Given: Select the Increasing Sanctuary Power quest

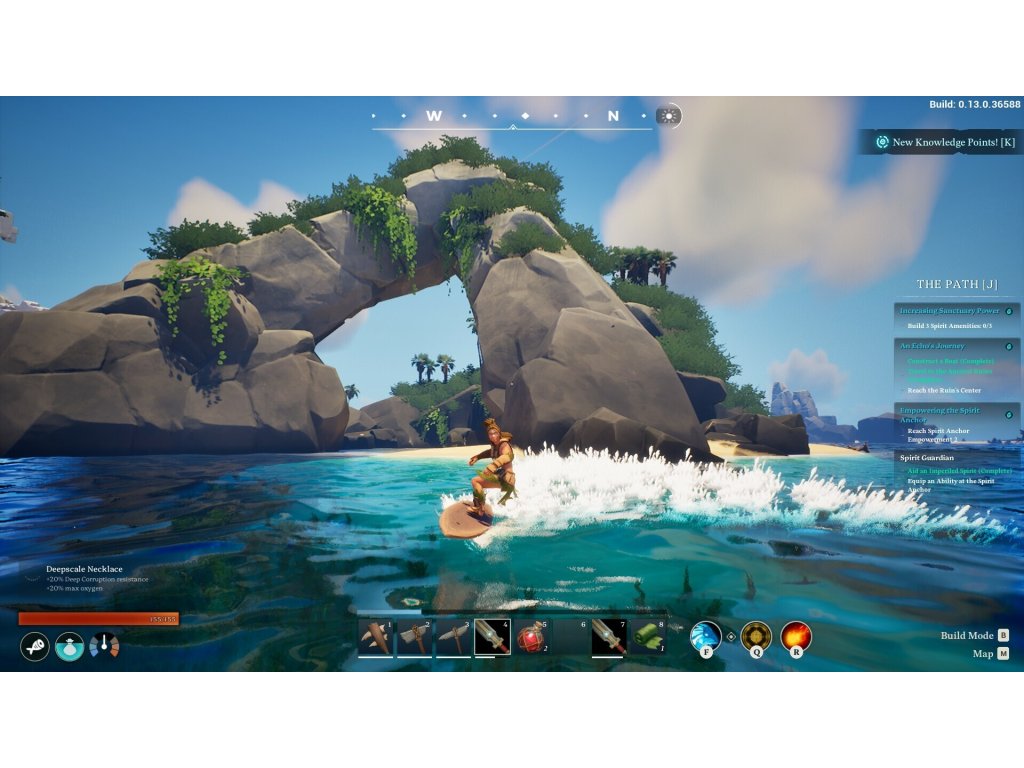Looking at the screenshot, I should point(949,311).
